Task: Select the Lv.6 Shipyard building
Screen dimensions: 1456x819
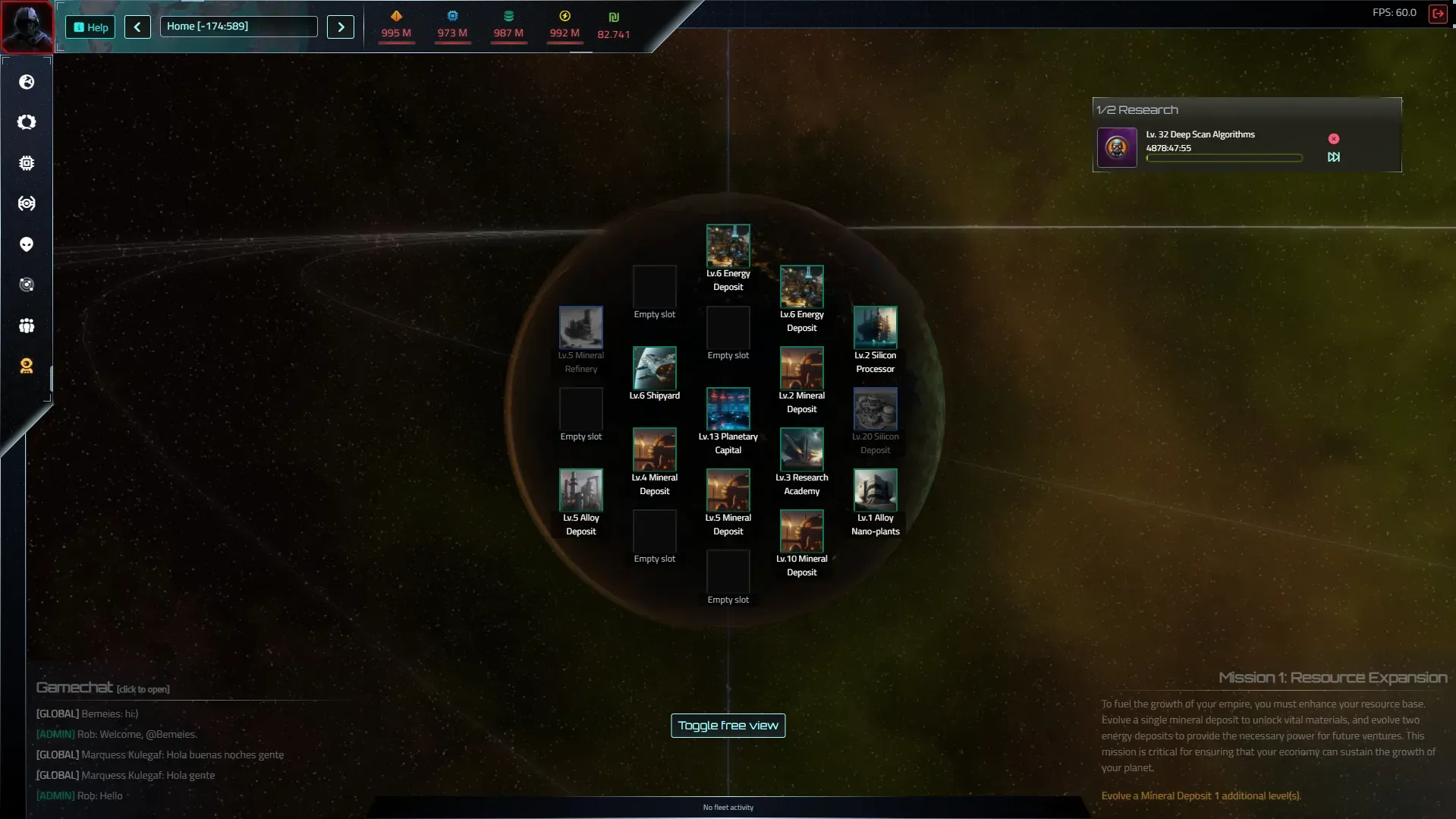Action: click(x=655, y=368)
